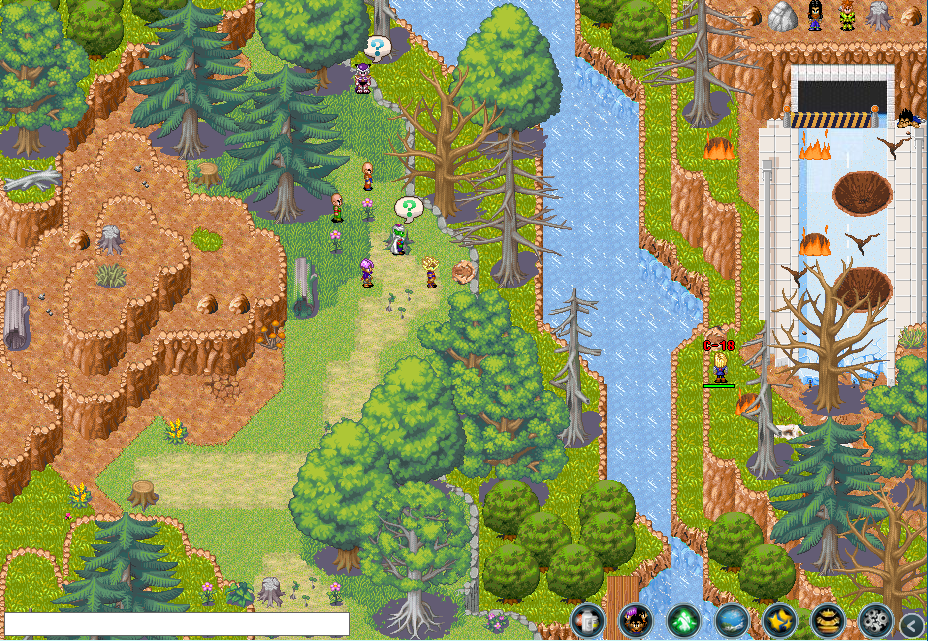Image resolution: width=928 pixels, height=641 pixels.
Task: Collapse the menu bar with the arrow button
Action: (x=911, y=625)
